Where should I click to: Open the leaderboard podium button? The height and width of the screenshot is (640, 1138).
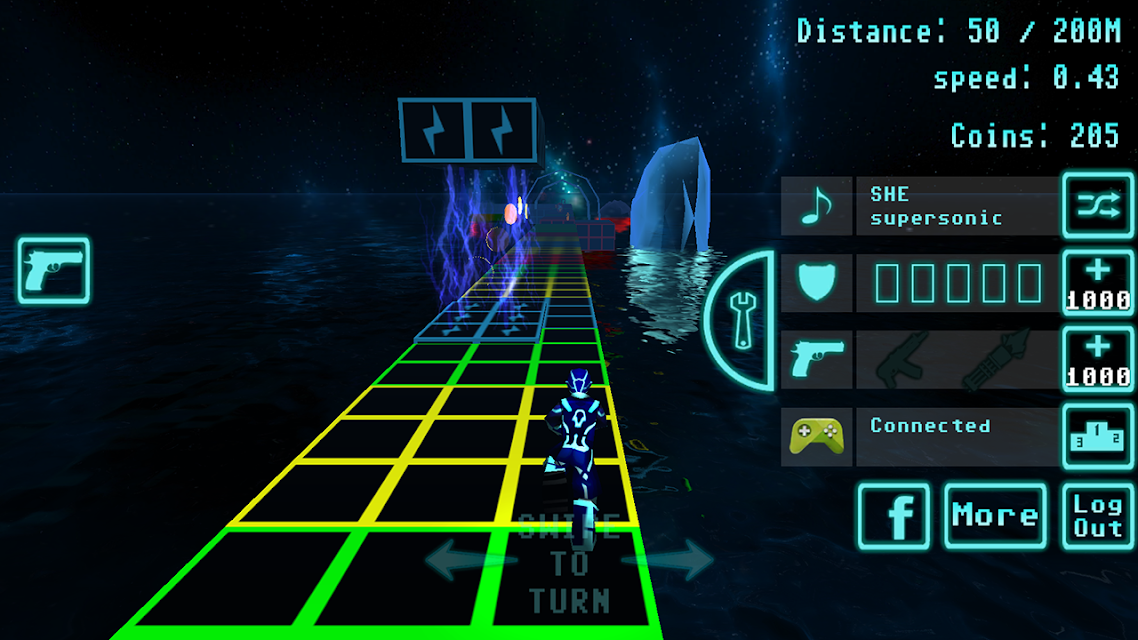1097,436
